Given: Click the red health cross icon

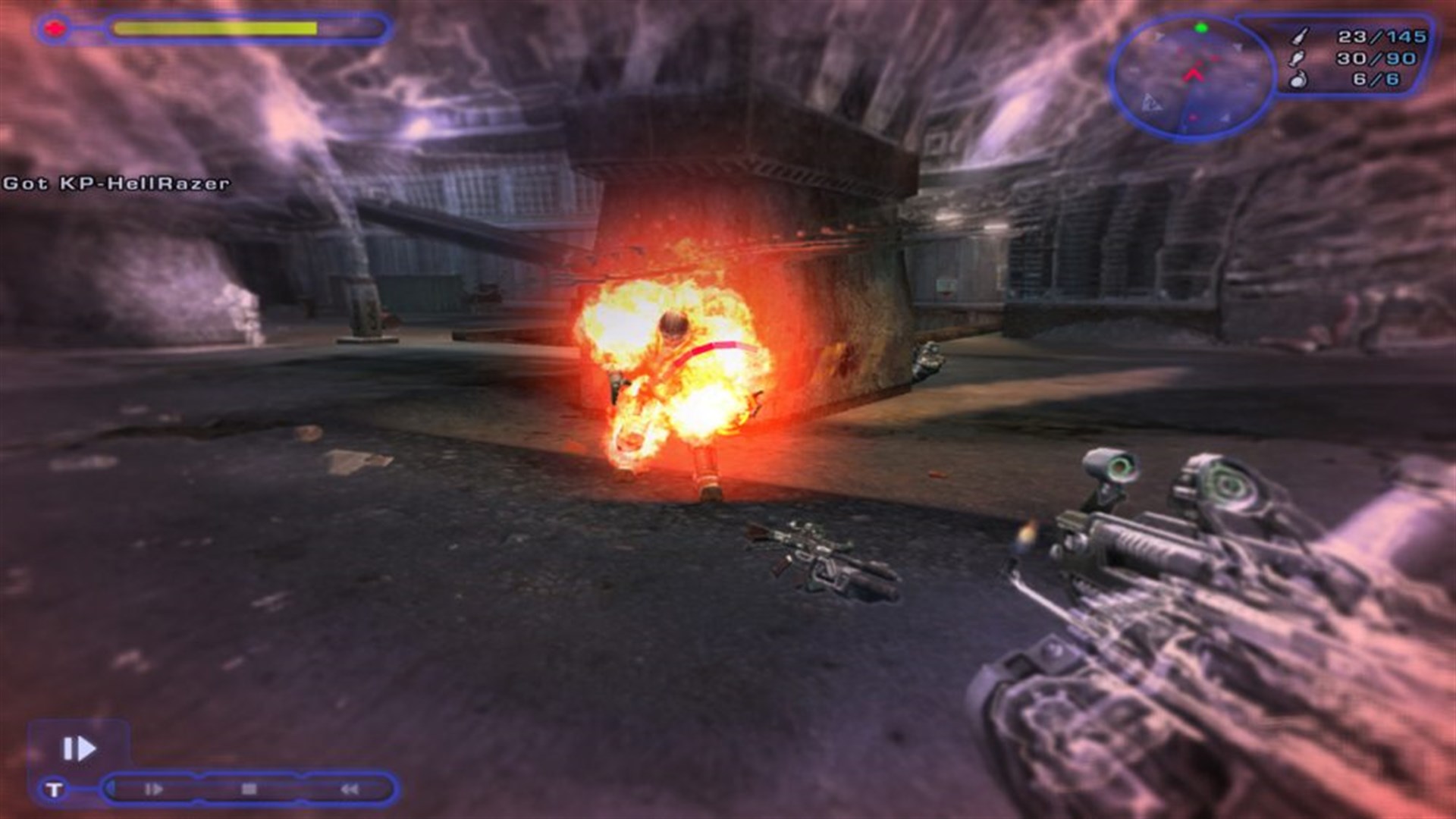Looking at the screenshot, I should (55, 29).
